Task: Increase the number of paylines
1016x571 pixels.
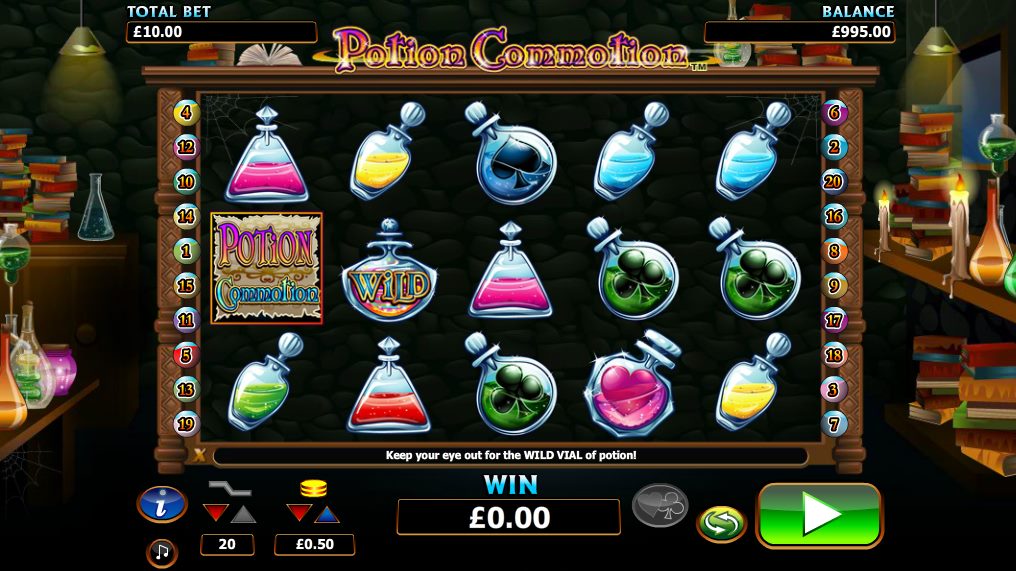Action: (243, 514)
